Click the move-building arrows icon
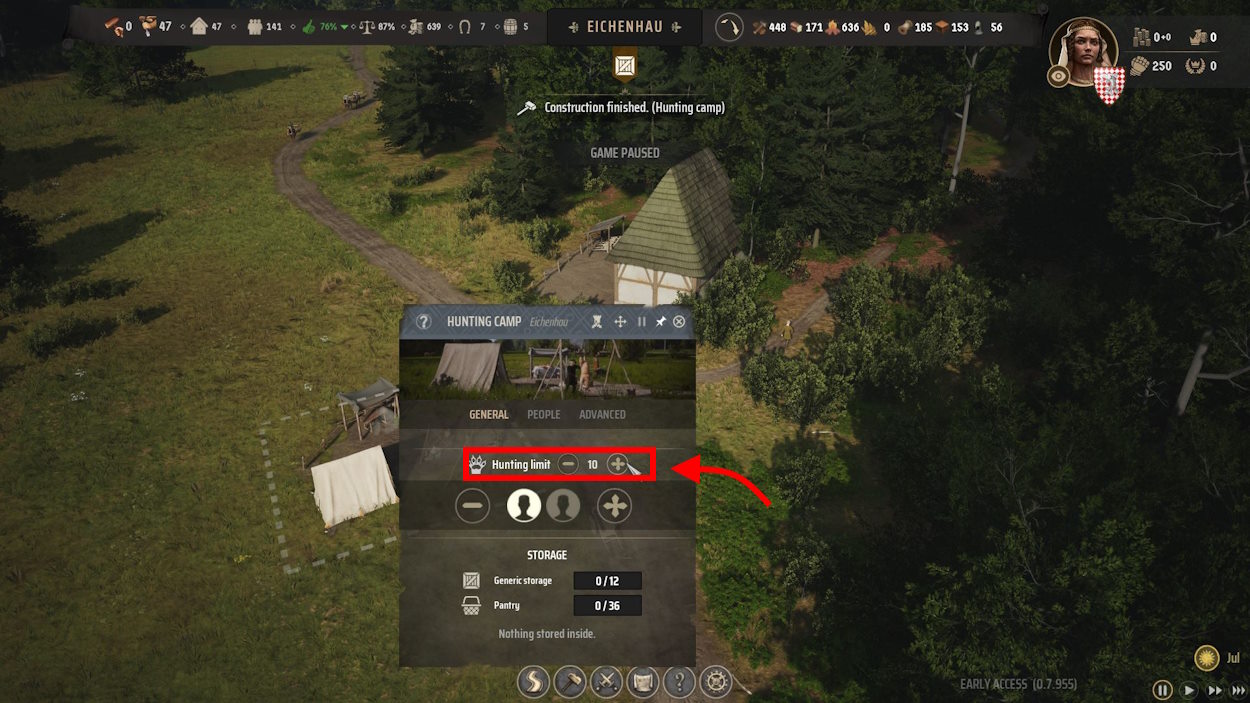Viewport: 1250px width, 703px height. pyautogui.click(x=620, y=322)
